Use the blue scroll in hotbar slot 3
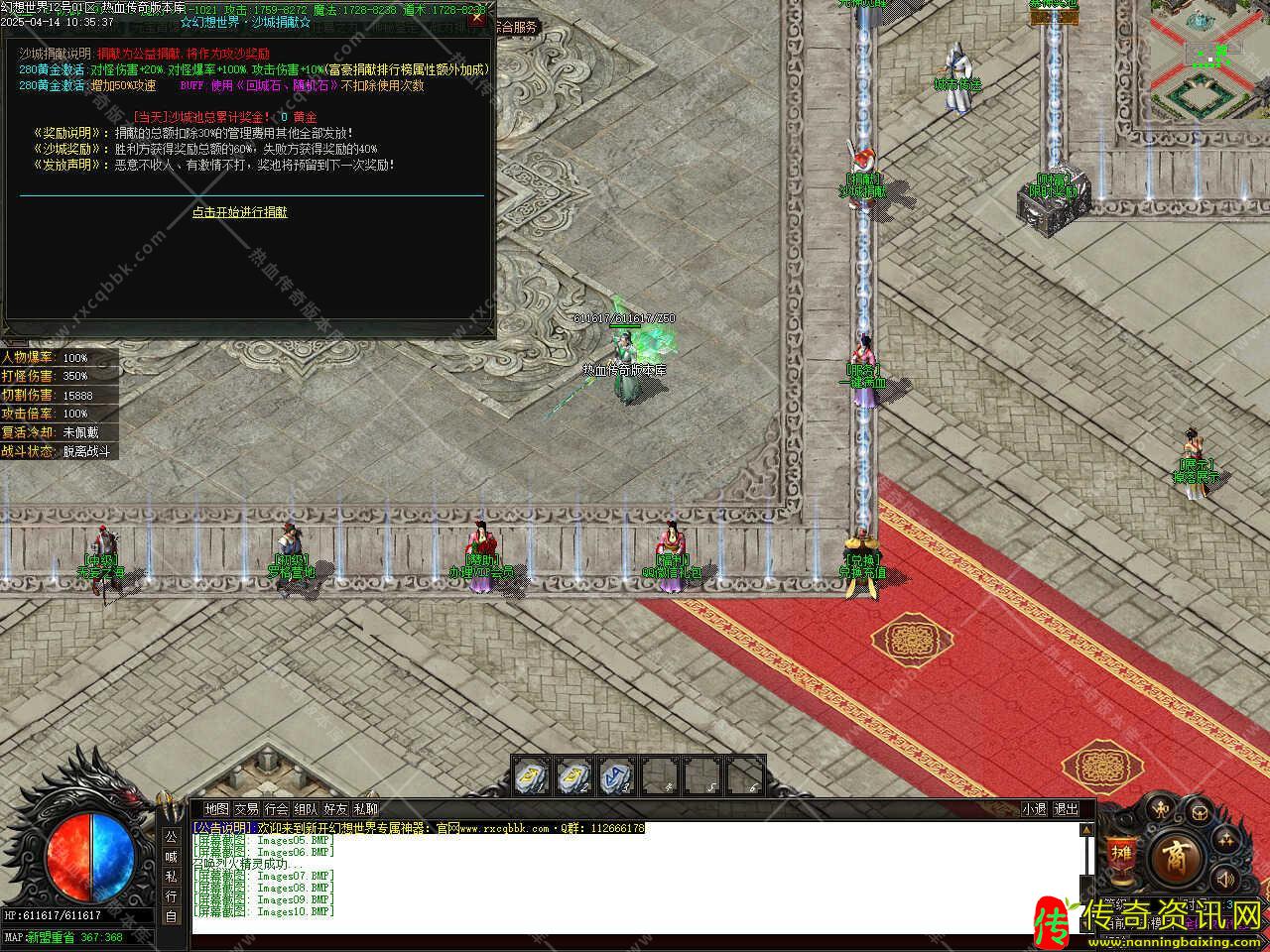The width and height of the screenshot is (1270, 952). coord(616,776)
